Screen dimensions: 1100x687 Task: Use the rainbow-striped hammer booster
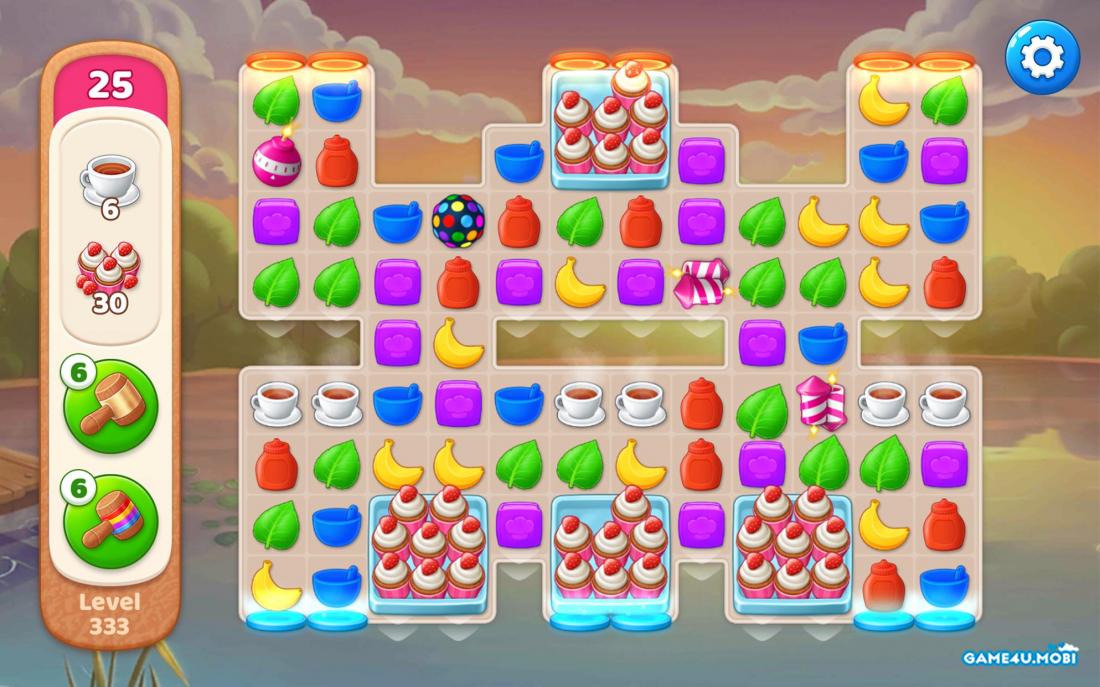(111, 521)
